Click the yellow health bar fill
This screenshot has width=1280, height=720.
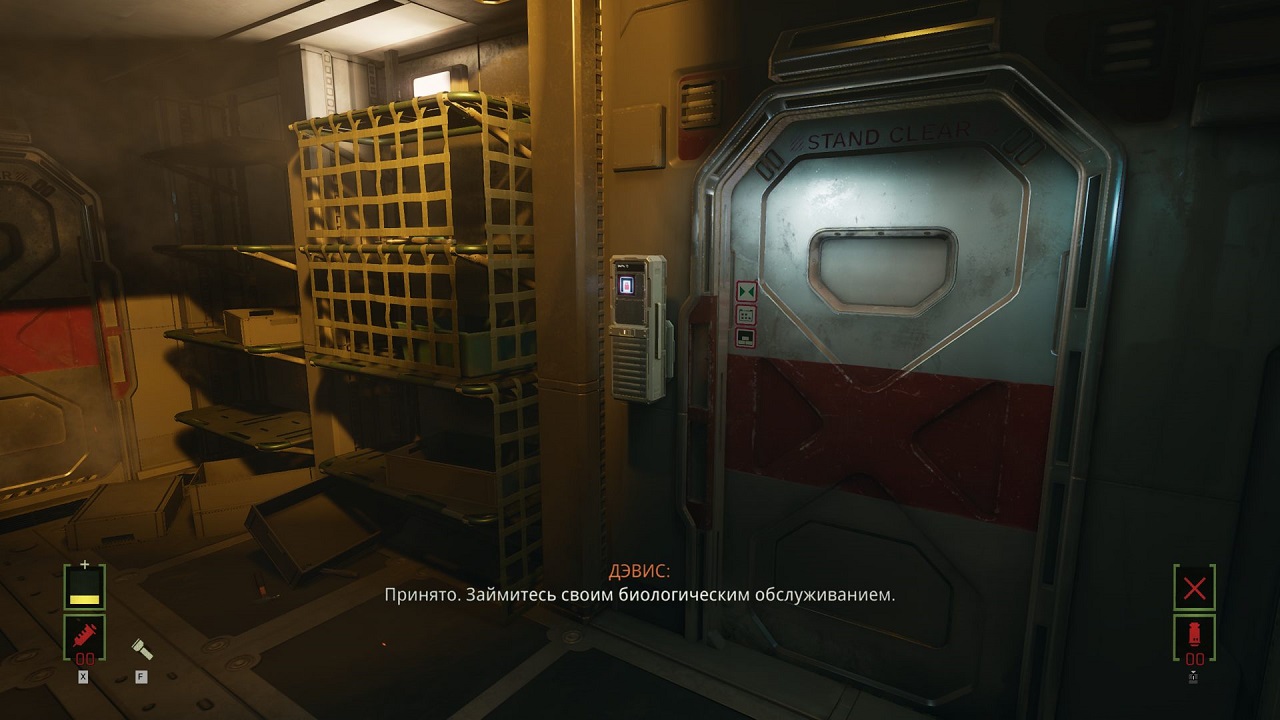[x=84, y=599]
